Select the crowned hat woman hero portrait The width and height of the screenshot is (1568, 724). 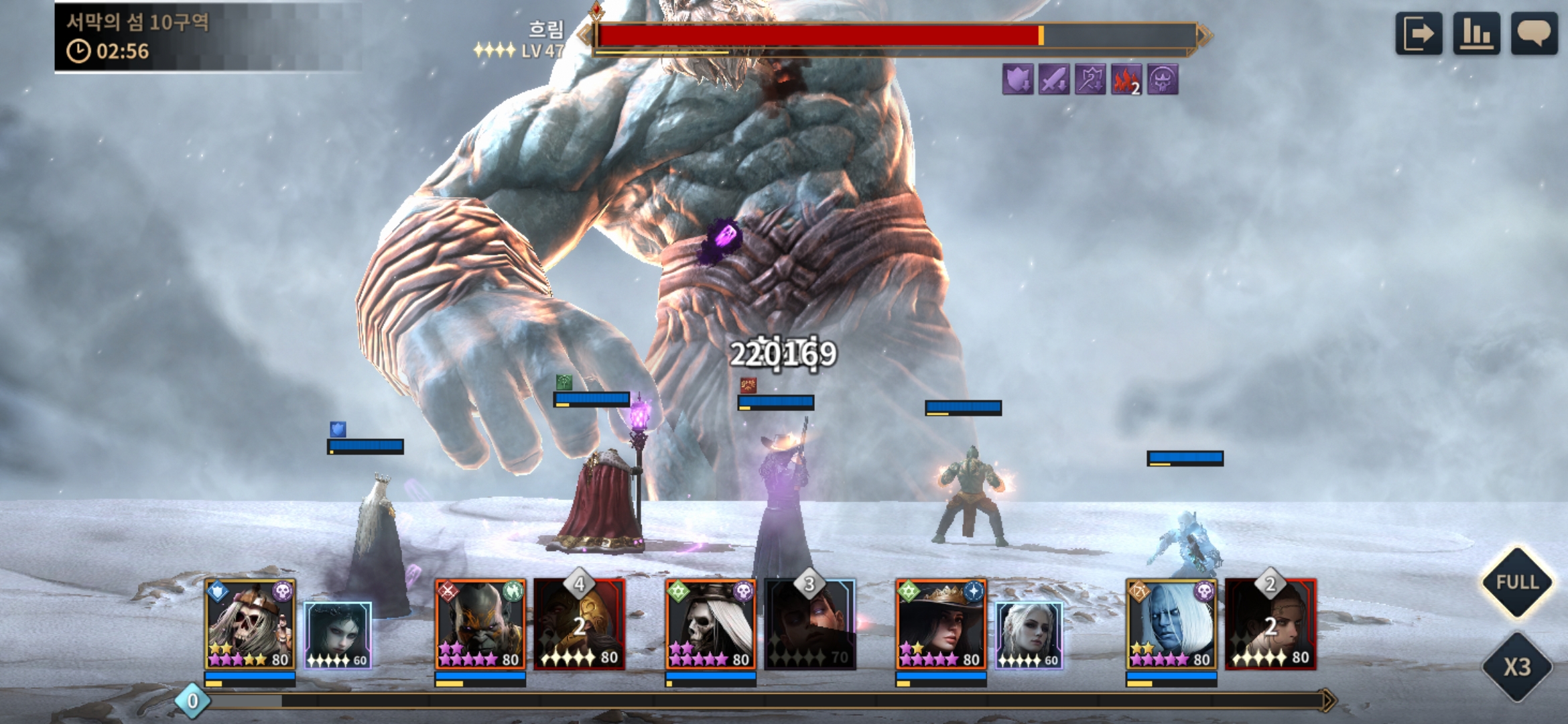941,625
